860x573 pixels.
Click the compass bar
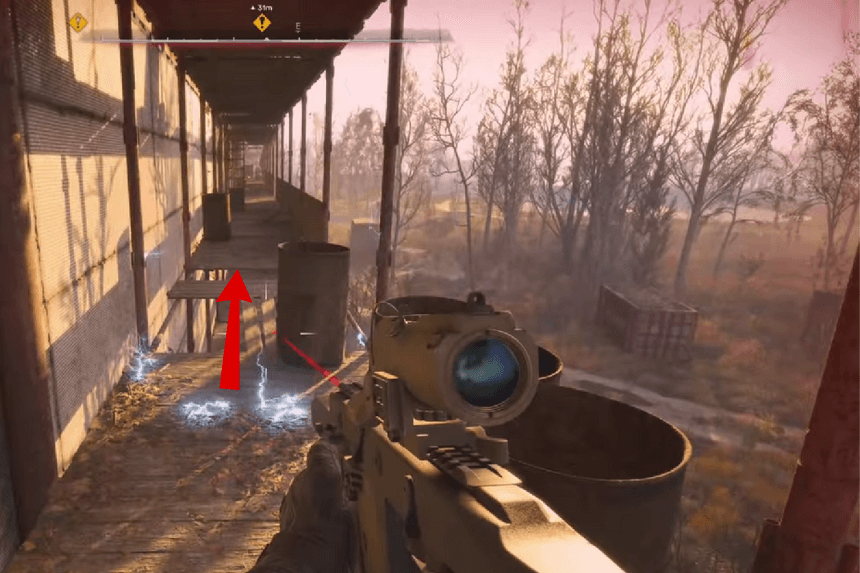(x=265, y=37)
